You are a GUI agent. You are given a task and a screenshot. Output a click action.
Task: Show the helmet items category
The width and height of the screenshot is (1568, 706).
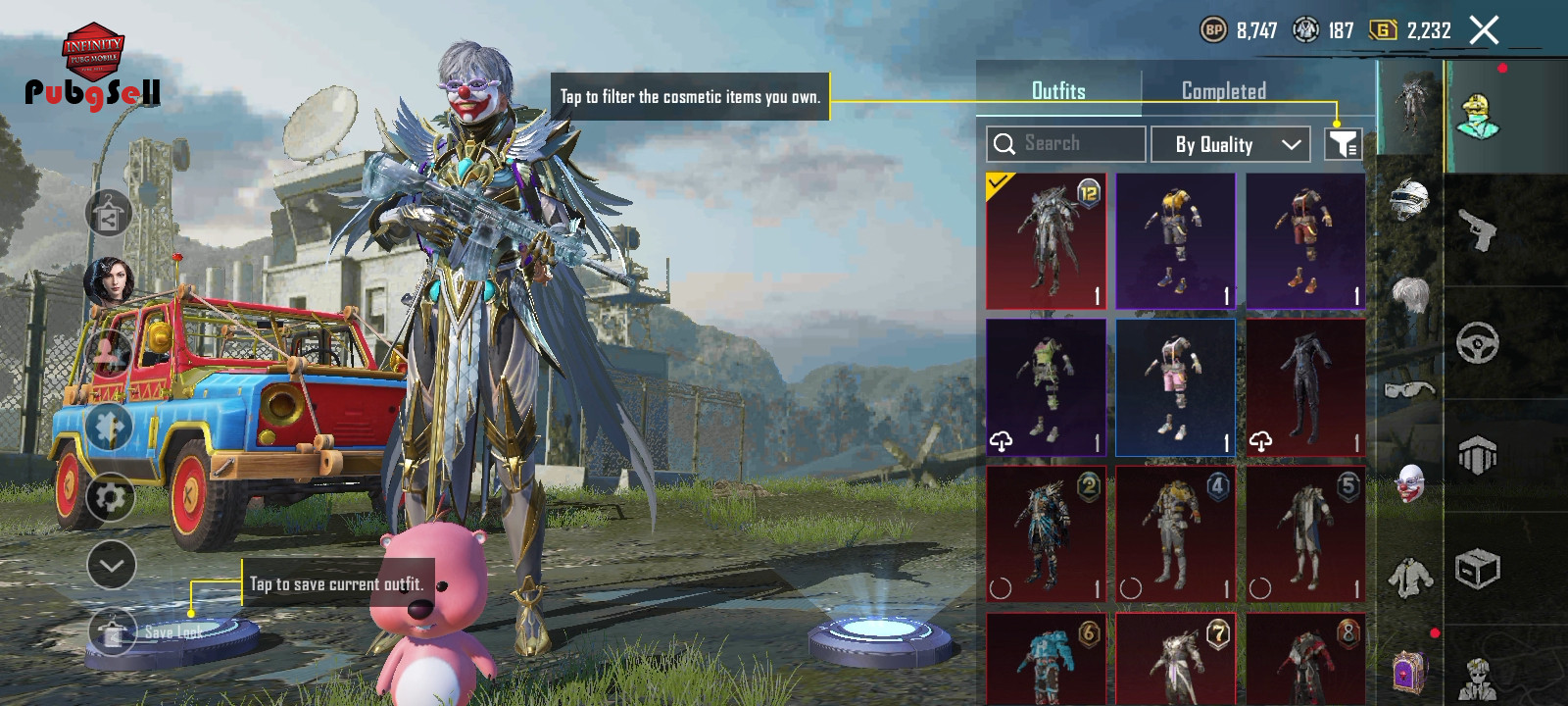pos(1409,199)
